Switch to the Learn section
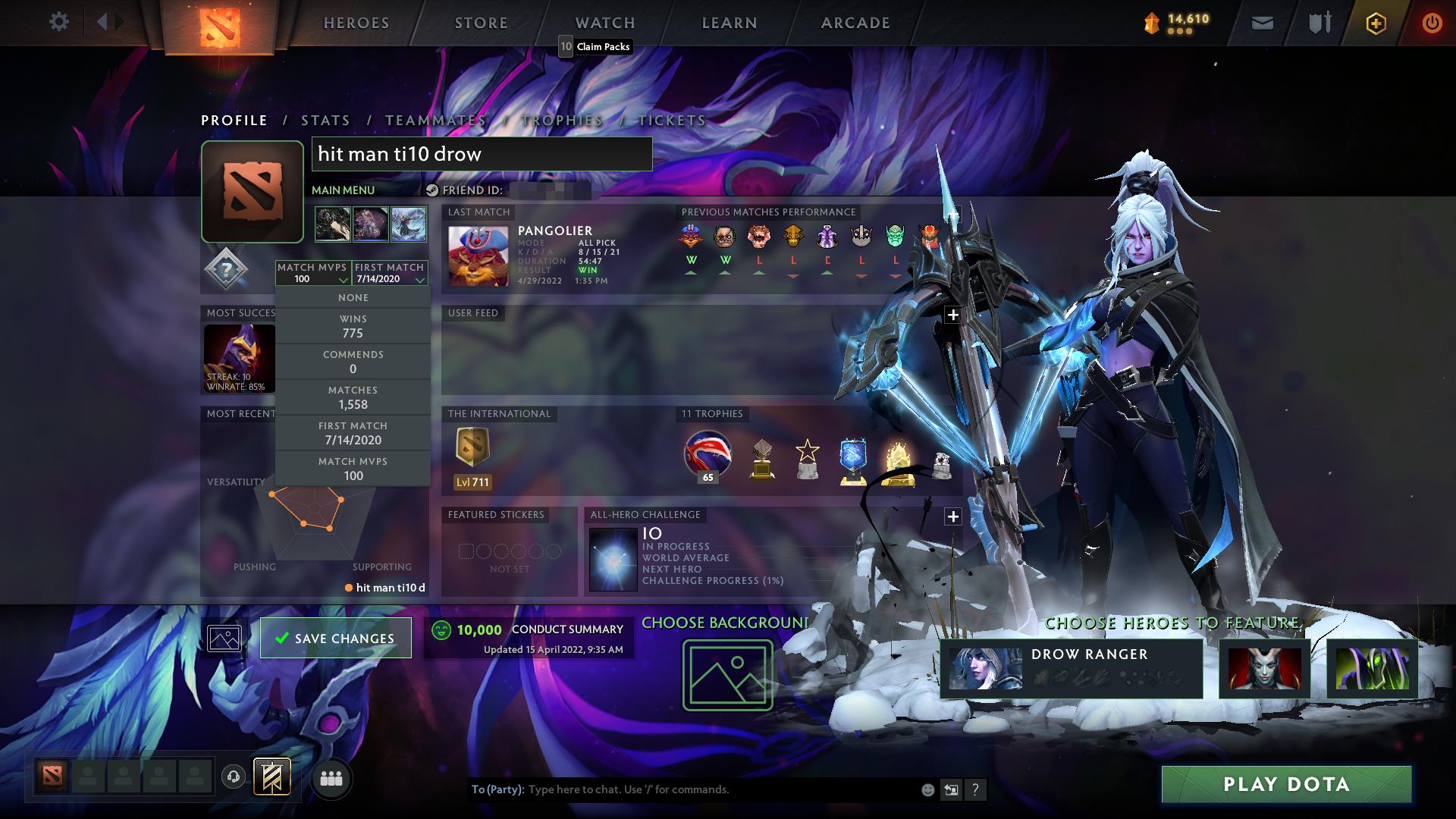This screenshot has height=819, width=1456. 730,23
